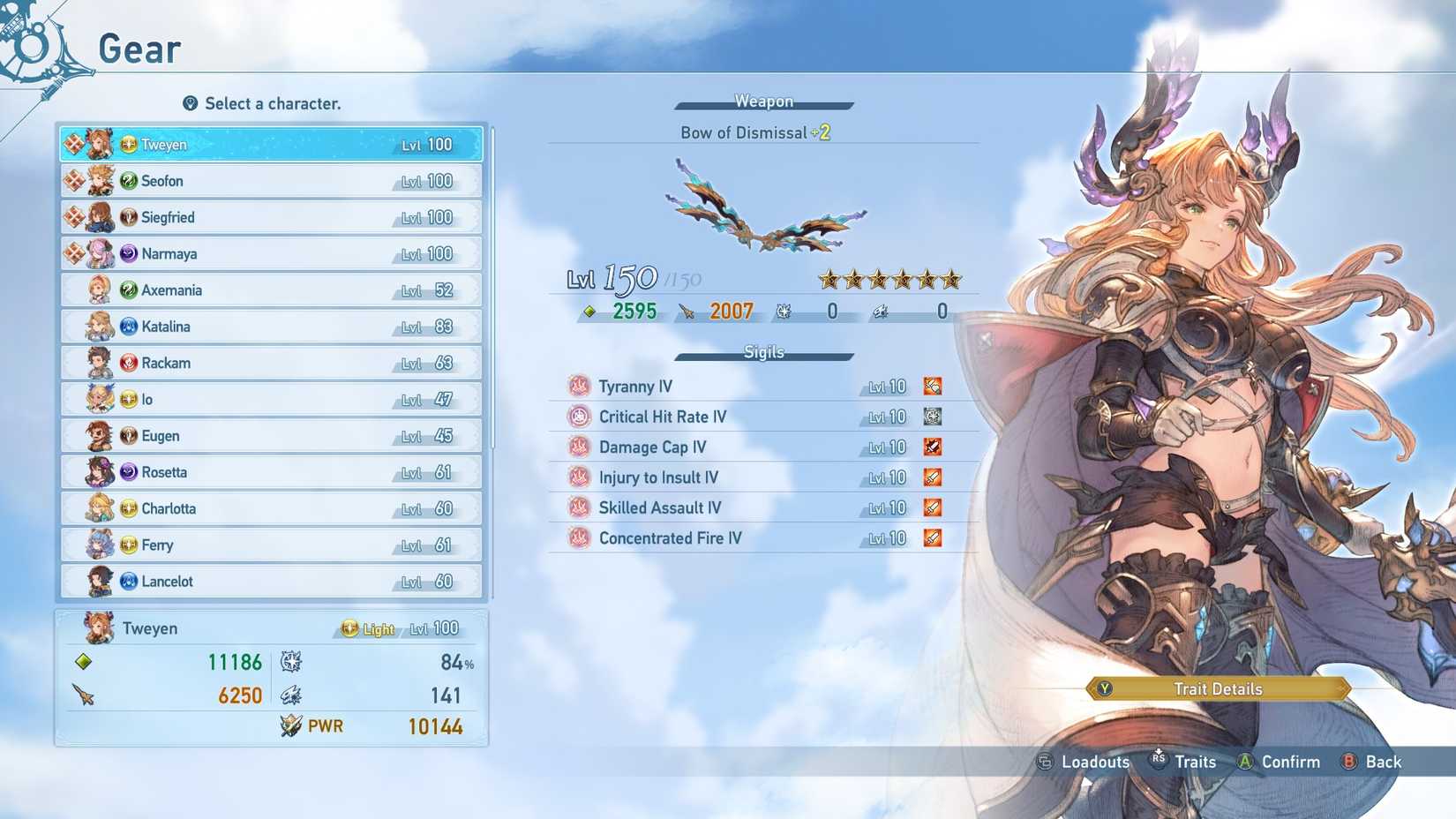Open Trait Details
Image resolution: width=1456 pixels, height=819 pixels.
click(1216, 689)
